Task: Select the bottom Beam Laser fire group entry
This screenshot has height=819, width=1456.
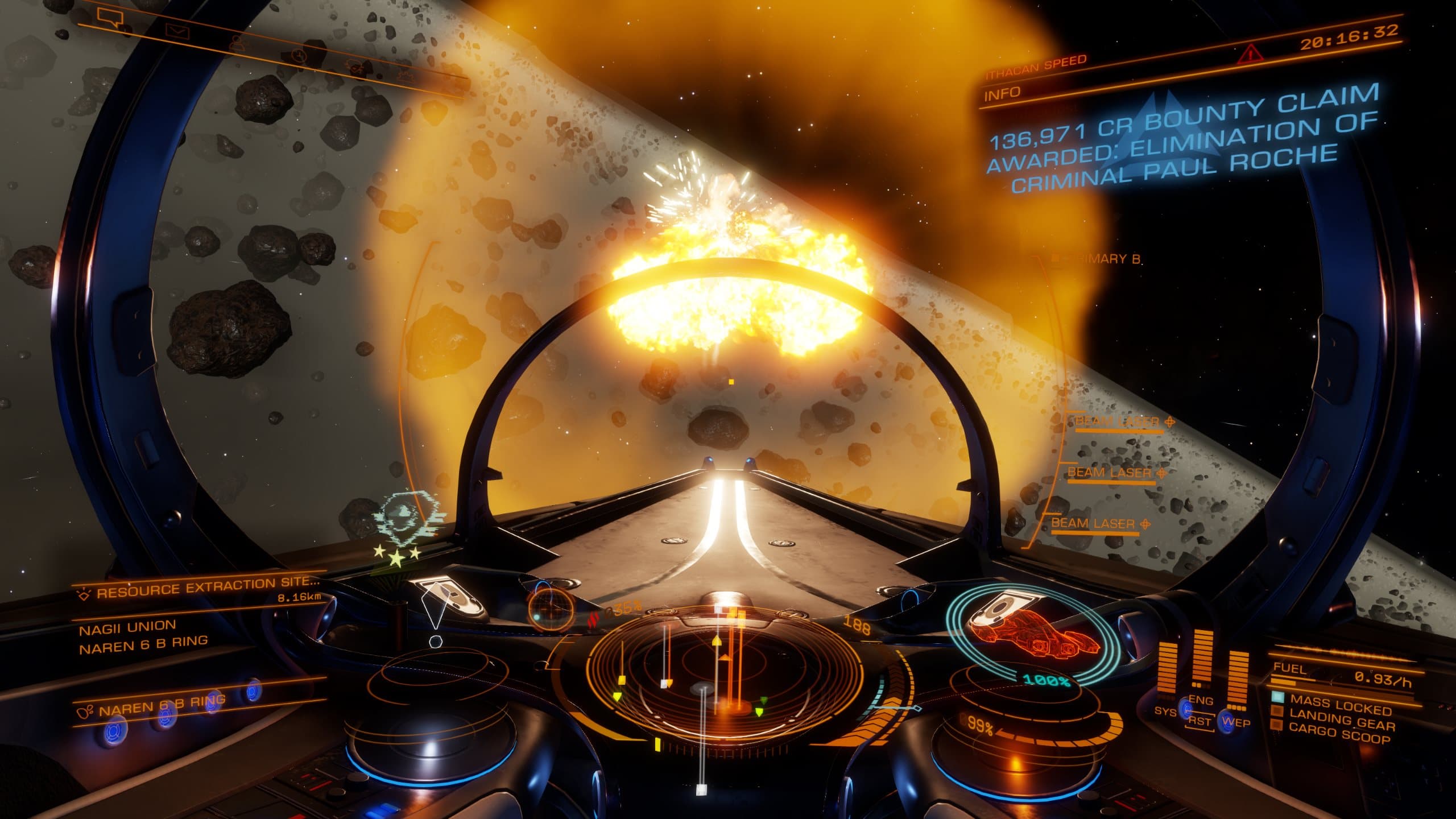Action: click(x=1093, y=523)
